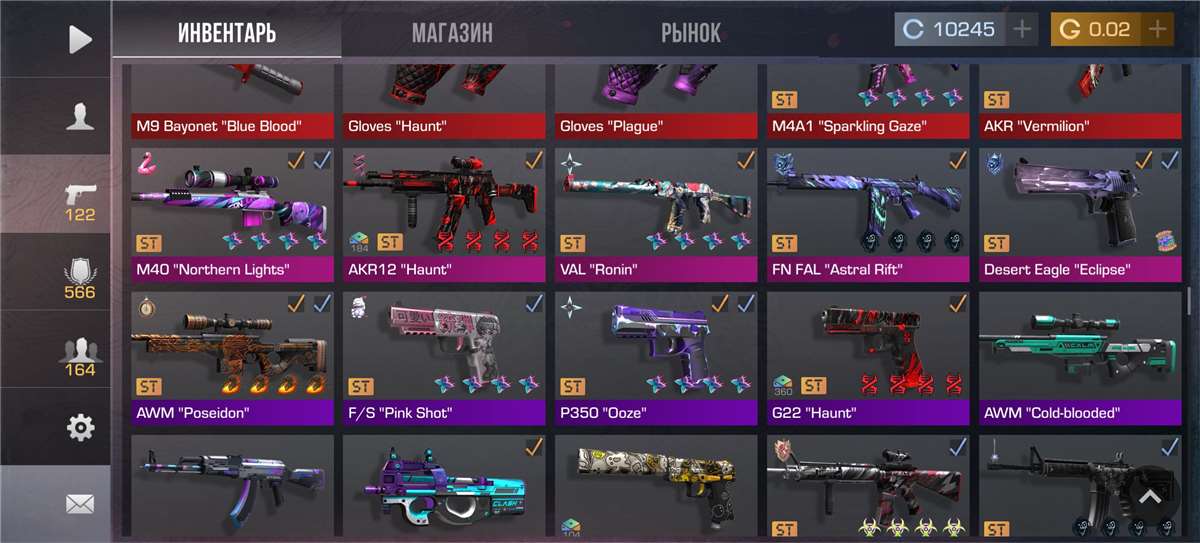Tap the play arrow button
Viewport: 1200px width, 543px height.
[x=79, y=39]
